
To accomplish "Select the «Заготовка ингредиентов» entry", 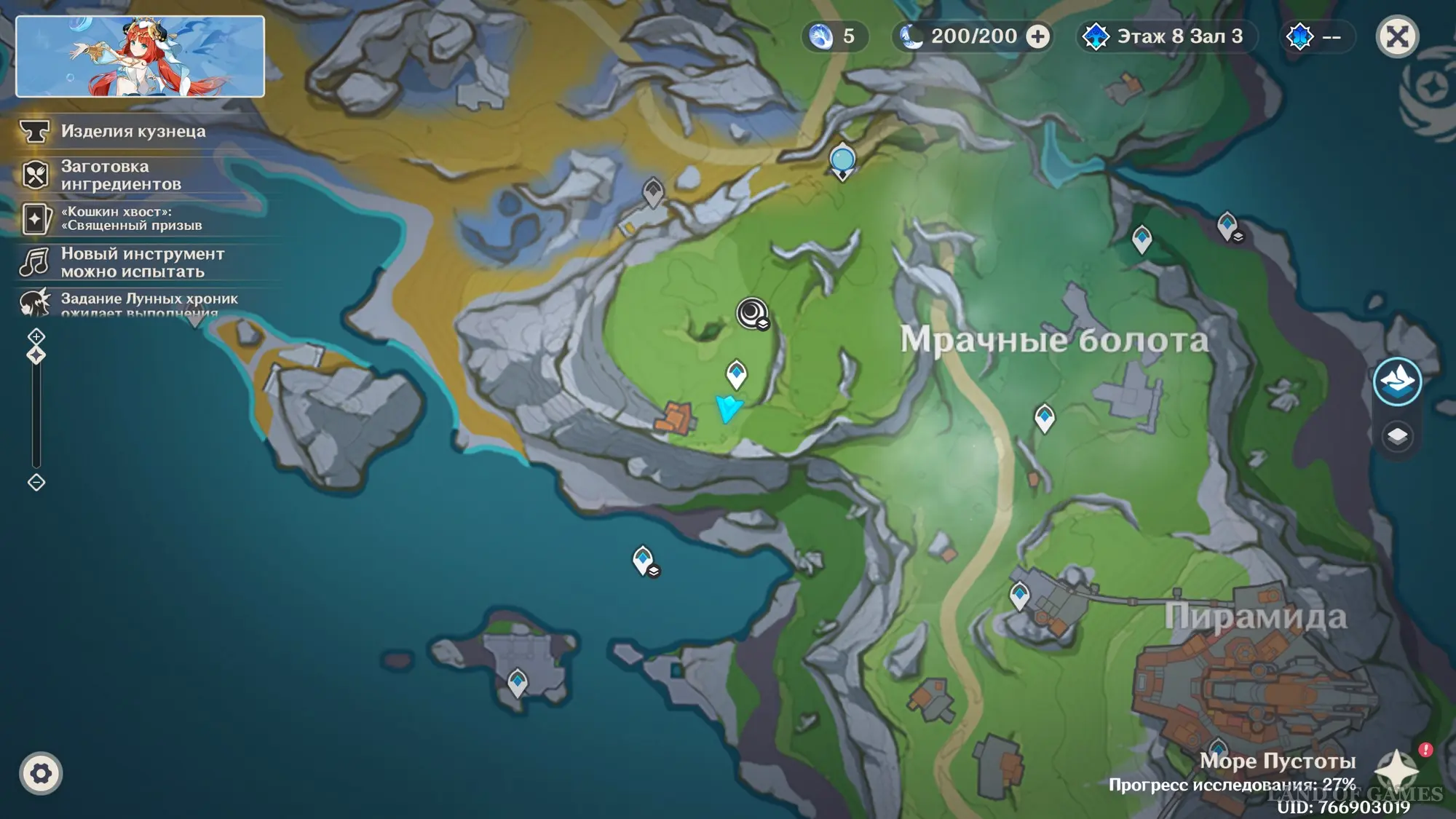I will [121, 175].
